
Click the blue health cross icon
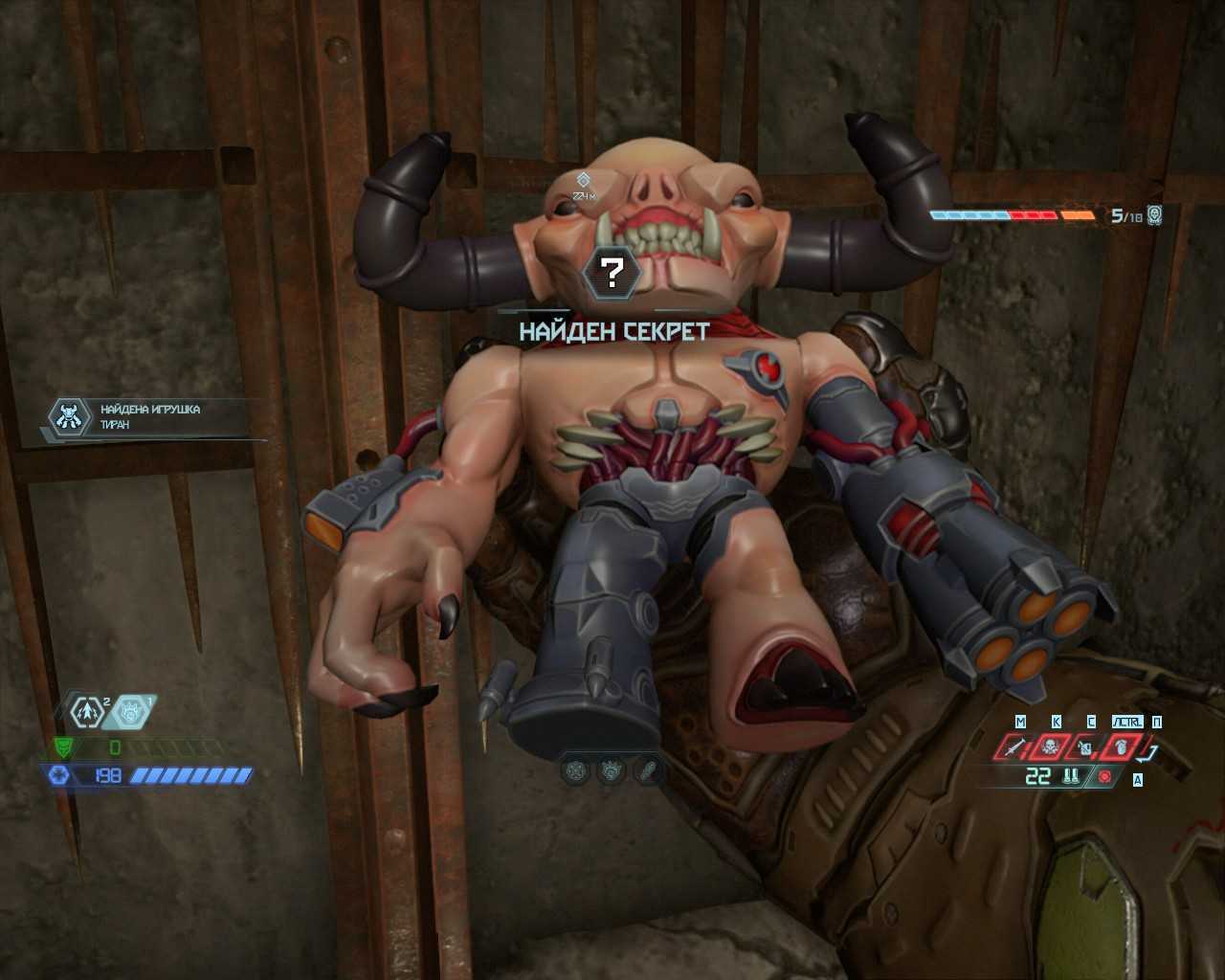[57, 775]
